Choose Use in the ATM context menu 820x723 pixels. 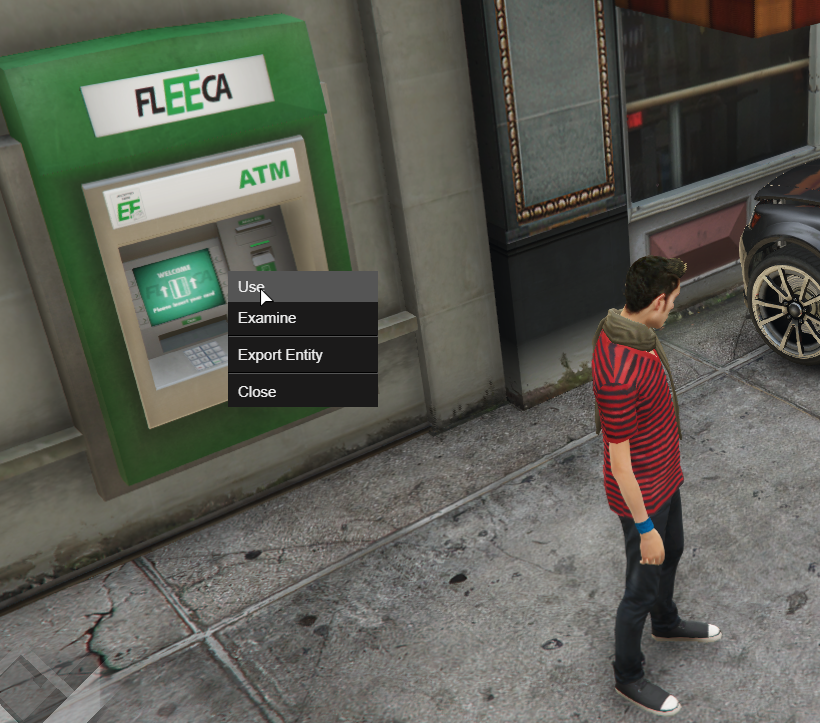(x=302, y=287)
